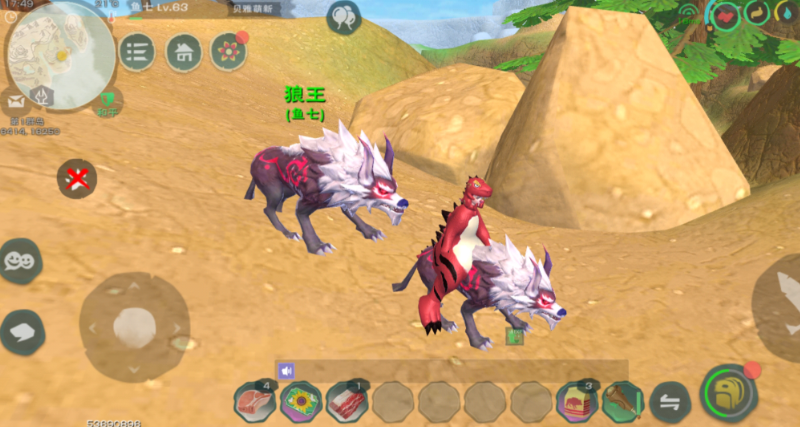Select the red cake block hotbar slot
Screen dimensions: 800x427
tap(576, 402)
